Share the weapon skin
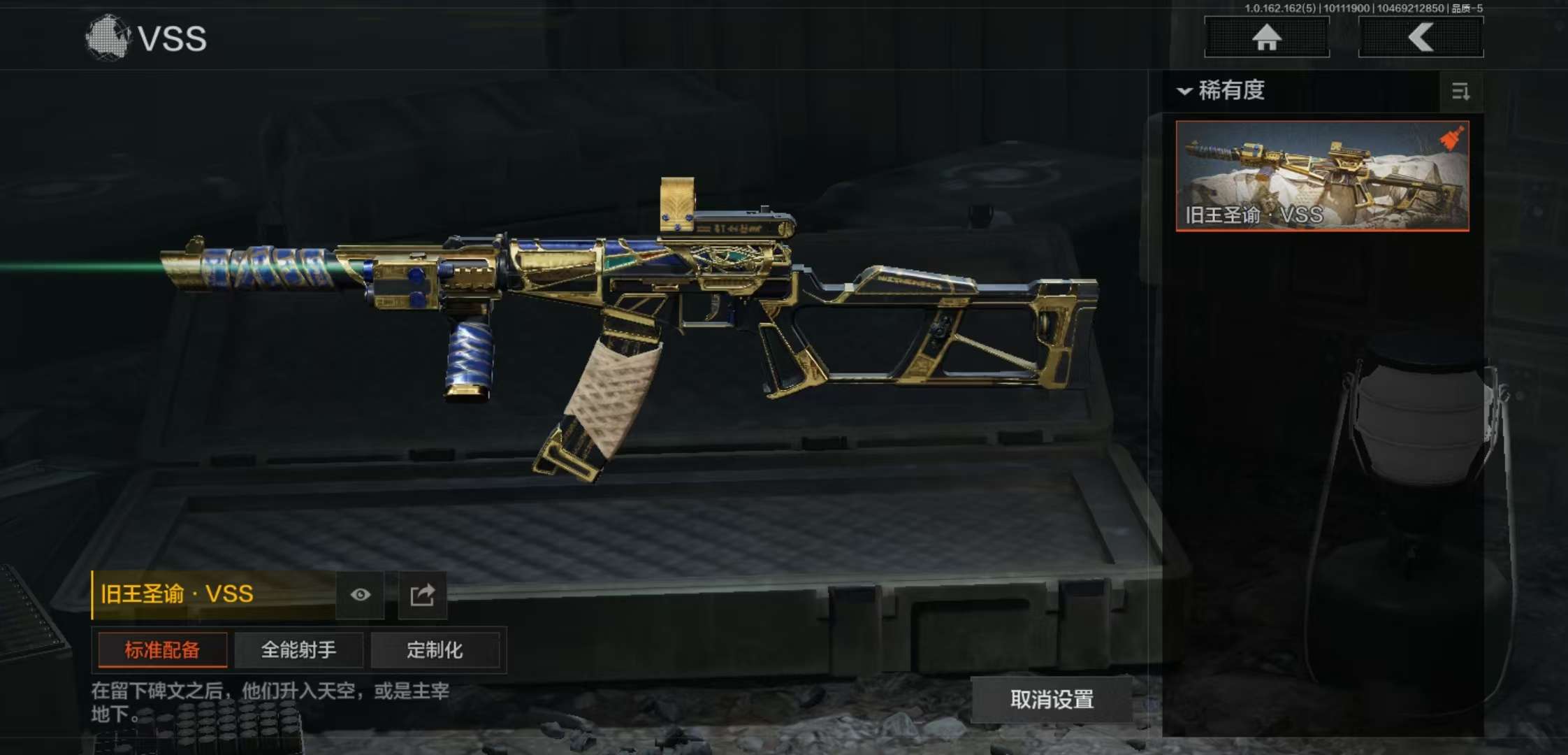The height and width of the screenshot is (755, 1568). tap(422, 595)
